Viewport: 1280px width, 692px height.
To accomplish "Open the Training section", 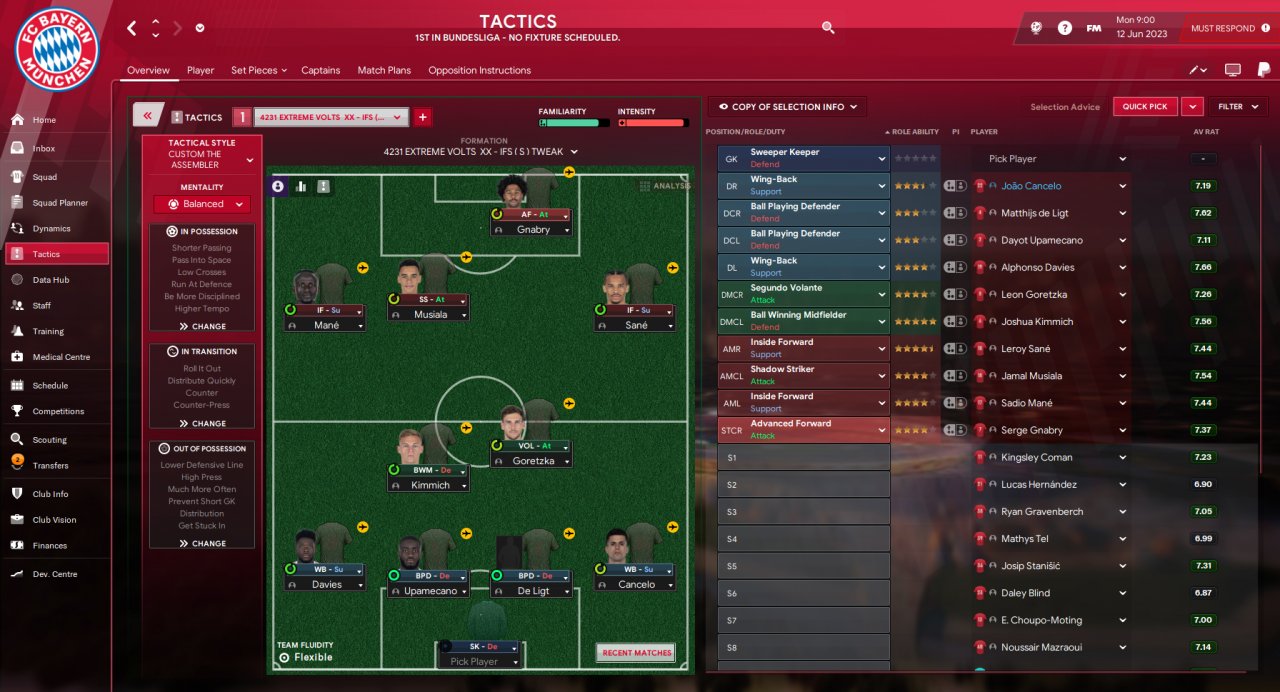I will coord(48,331).
